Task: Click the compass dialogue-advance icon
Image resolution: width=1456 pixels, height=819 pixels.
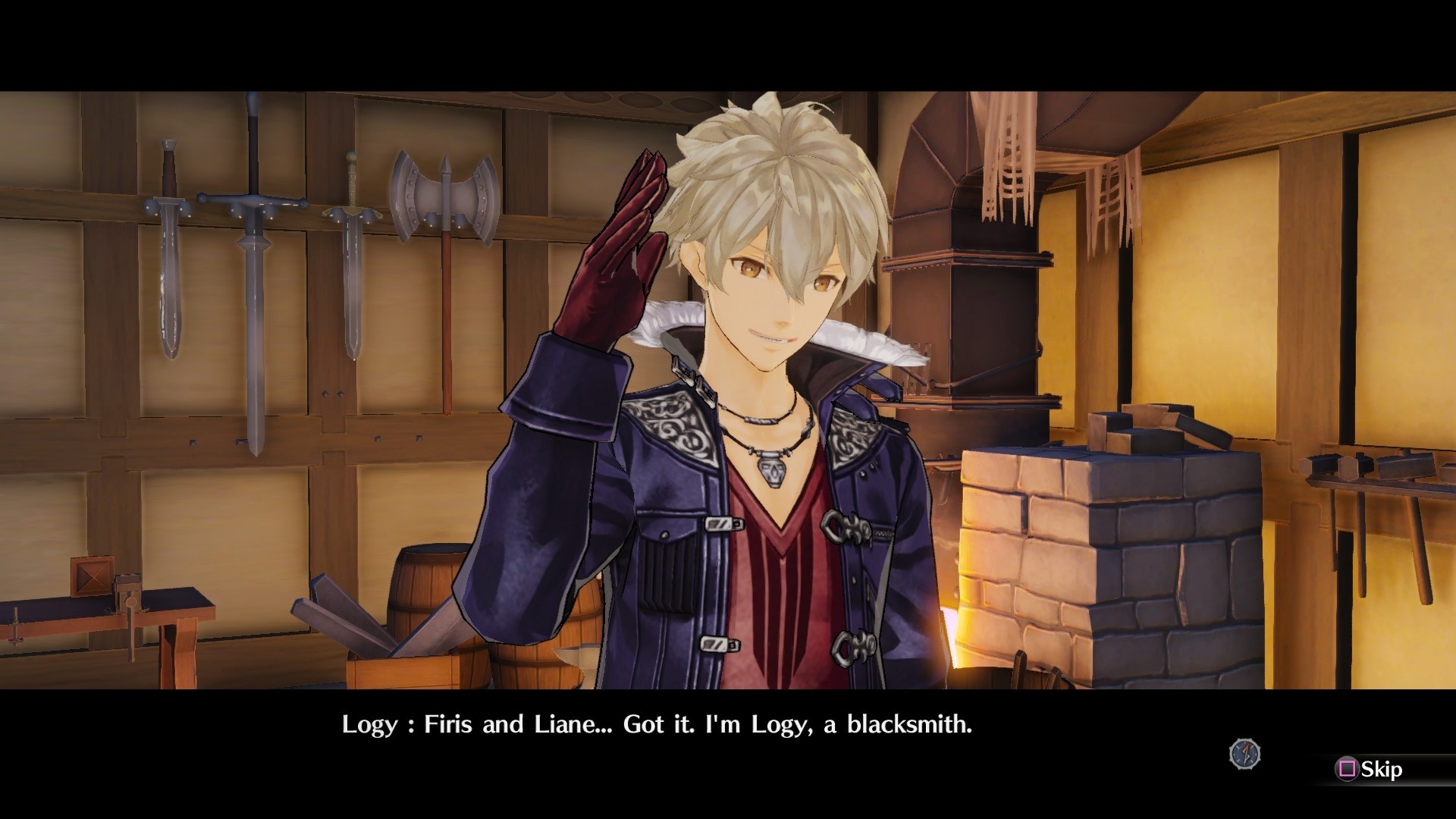Action: tap(1244, 754)
